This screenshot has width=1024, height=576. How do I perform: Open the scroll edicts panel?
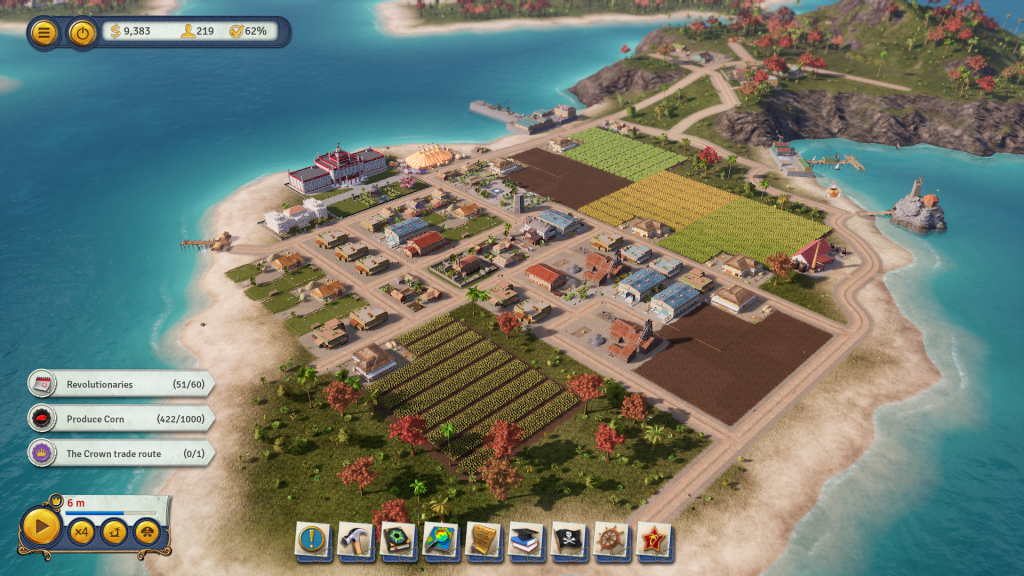pyautogui.click(x=484, y=540)
